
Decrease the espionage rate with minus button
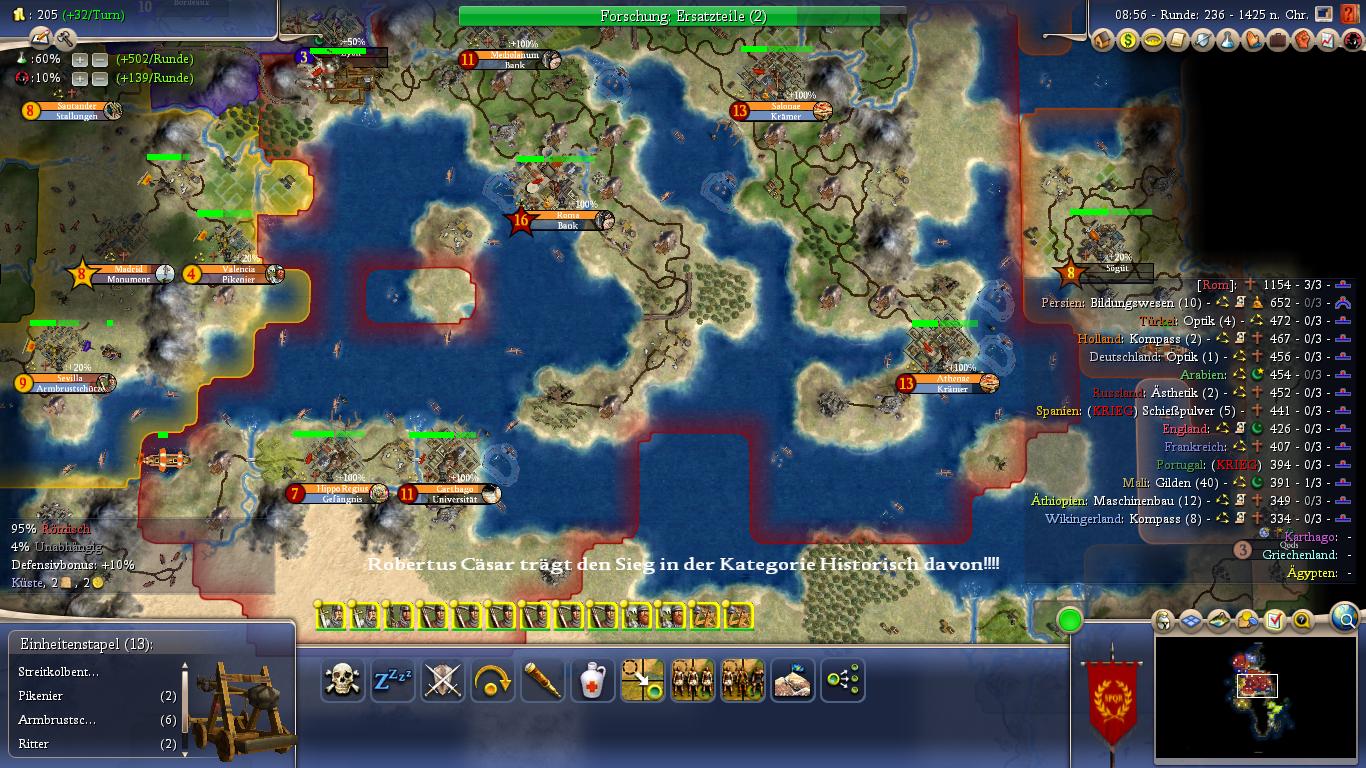(x=100, y=78)
